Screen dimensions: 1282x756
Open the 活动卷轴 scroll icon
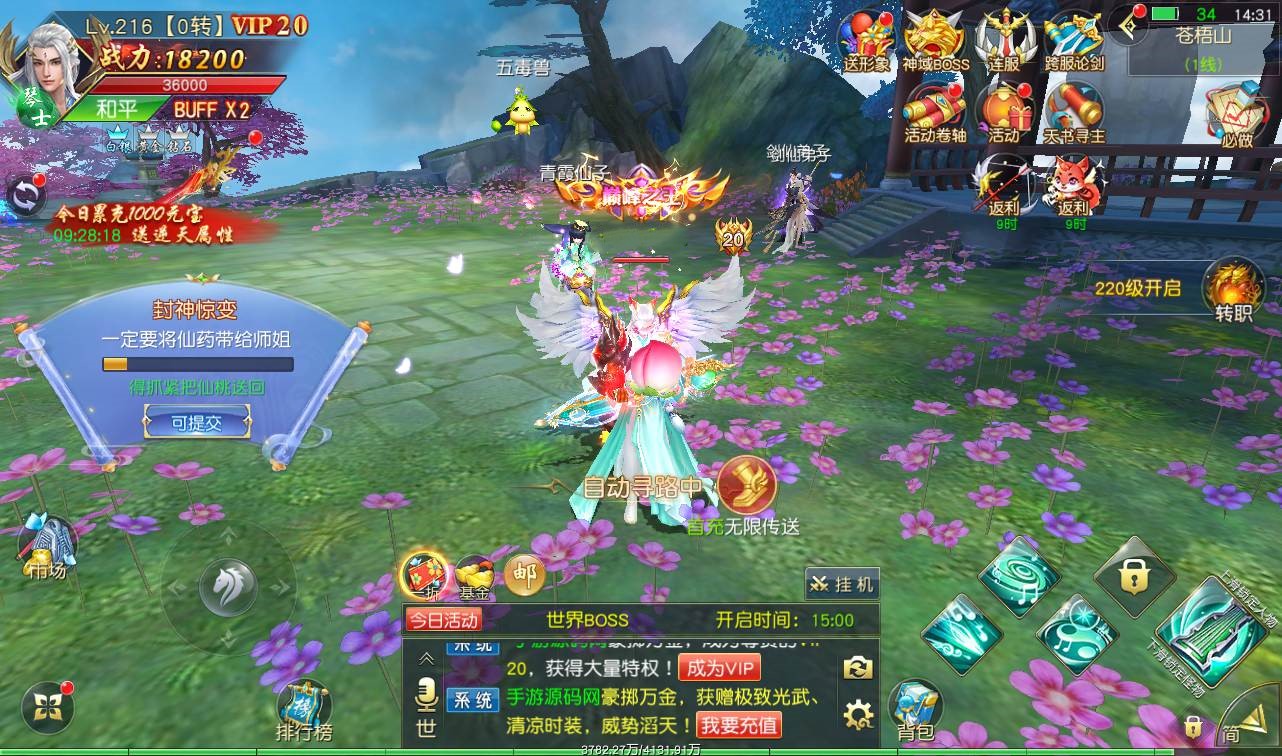[x=935, y=110]
